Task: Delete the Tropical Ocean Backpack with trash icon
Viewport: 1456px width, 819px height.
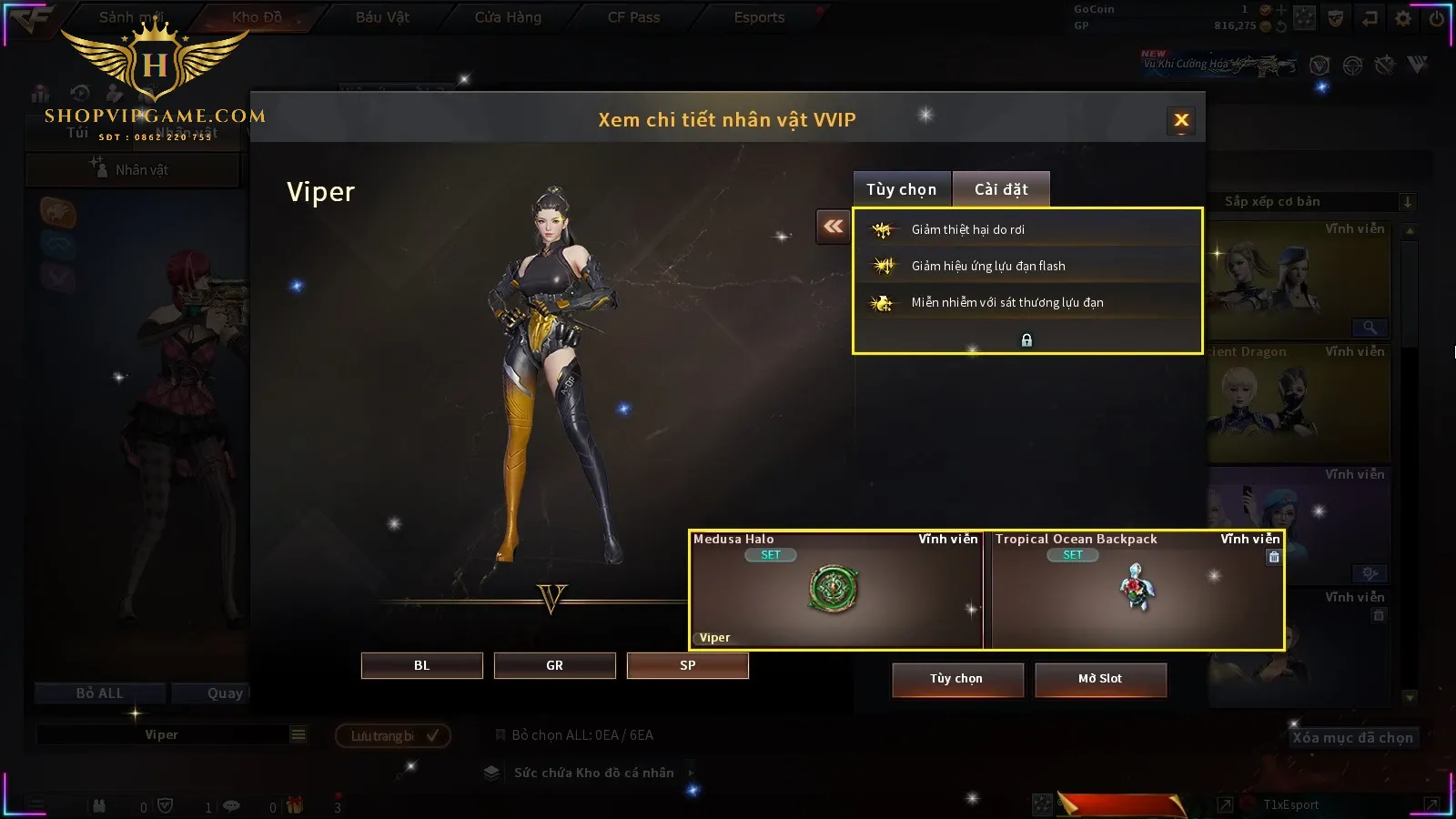Action: coord(1274,557)
